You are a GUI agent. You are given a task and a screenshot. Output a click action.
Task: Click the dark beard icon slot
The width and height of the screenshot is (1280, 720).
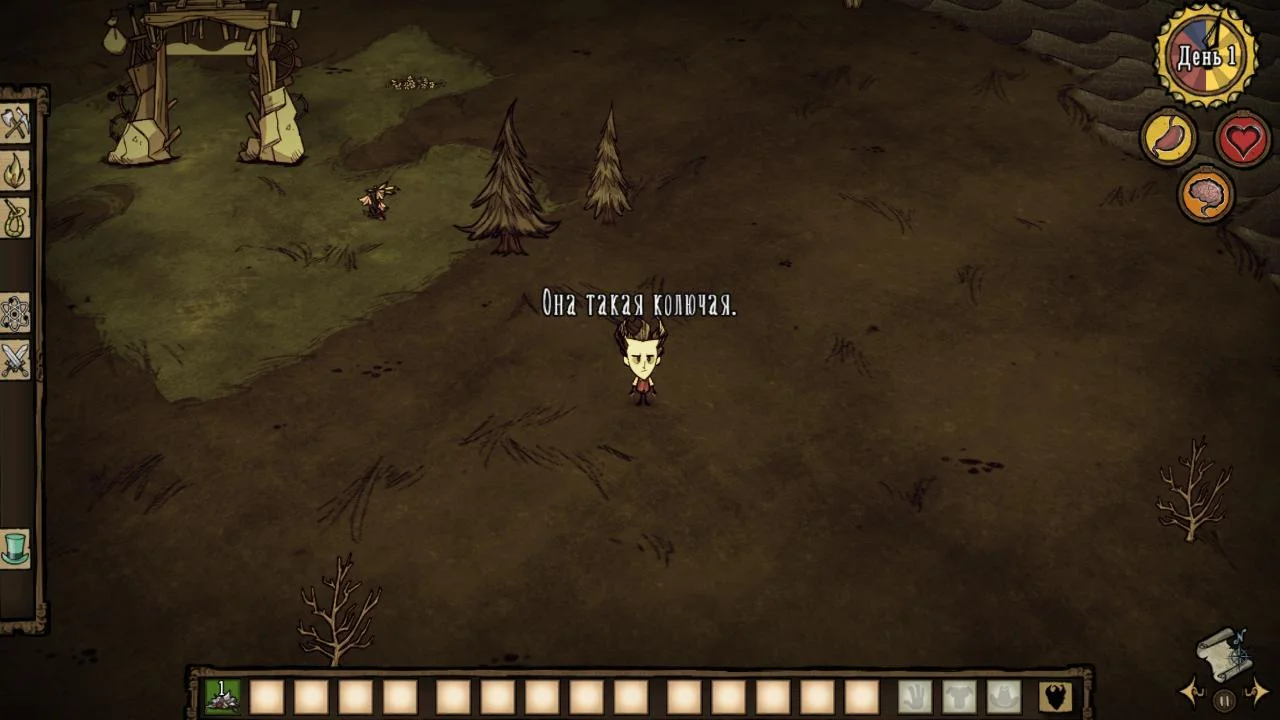1055,696
